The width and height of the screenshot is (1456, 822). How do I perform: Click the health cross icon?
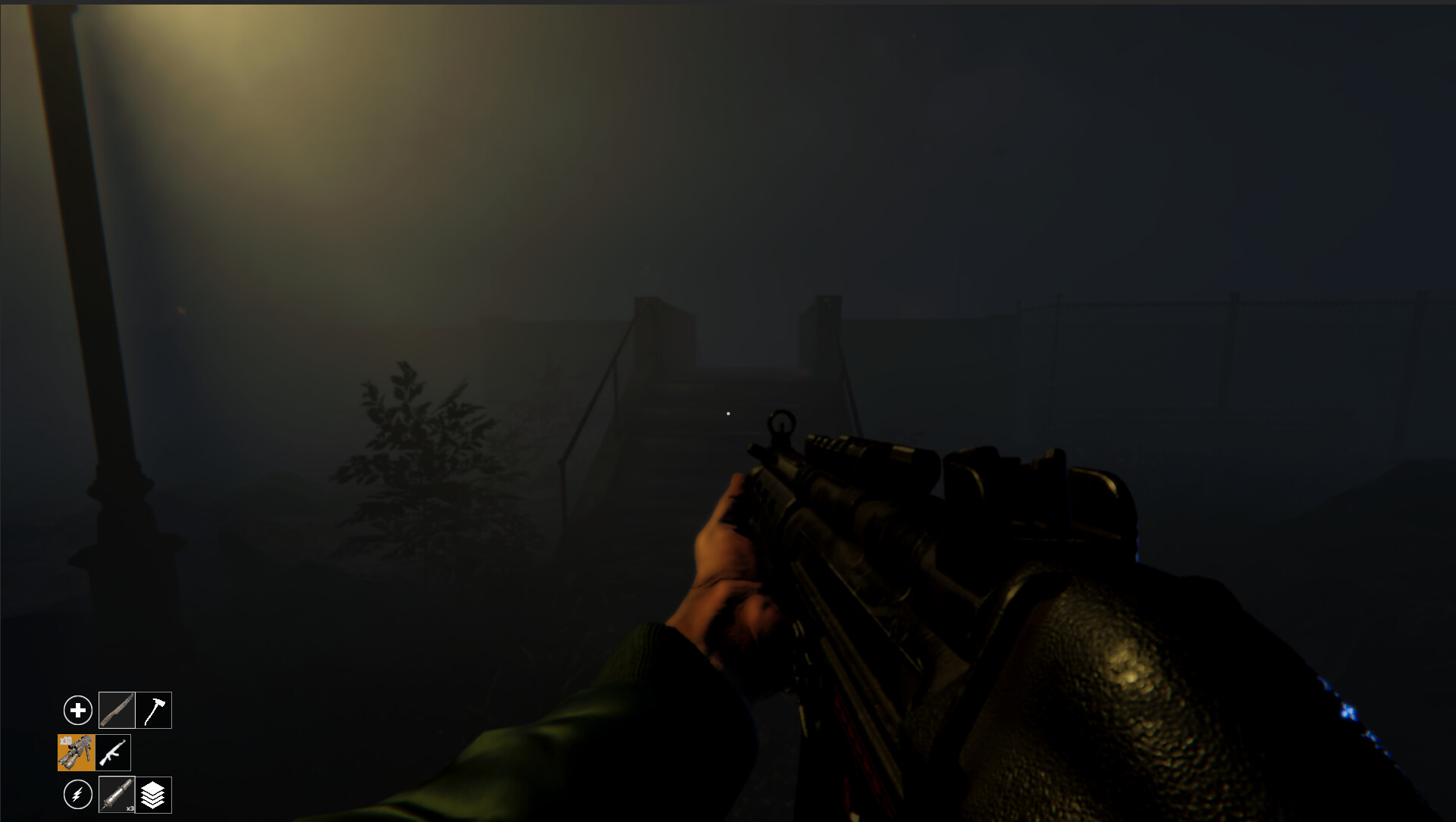pos(78,711)
